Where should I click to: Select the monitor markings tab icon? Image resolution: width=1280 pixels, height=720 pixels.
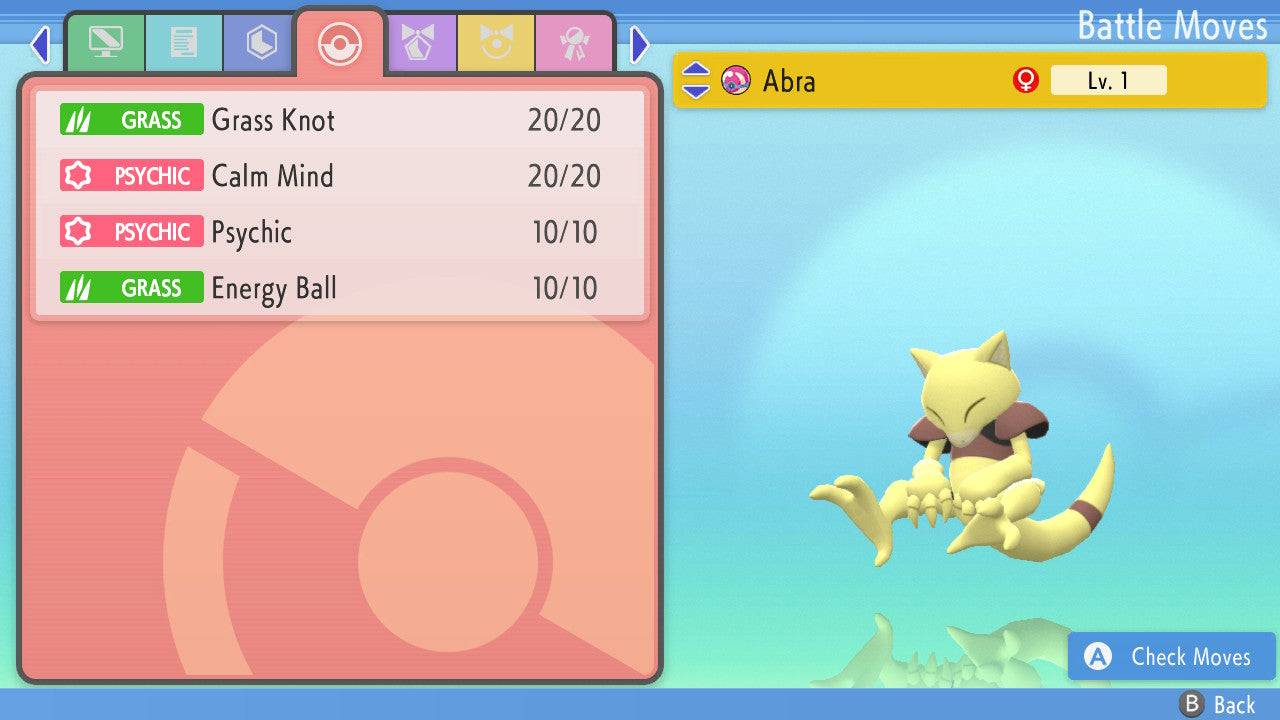click(106, 42)
